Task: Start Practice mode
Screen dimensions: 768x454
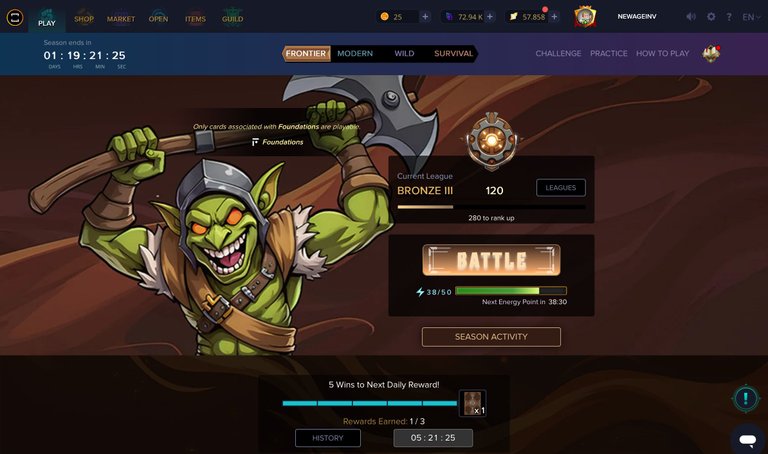Action: coord(609,54)
